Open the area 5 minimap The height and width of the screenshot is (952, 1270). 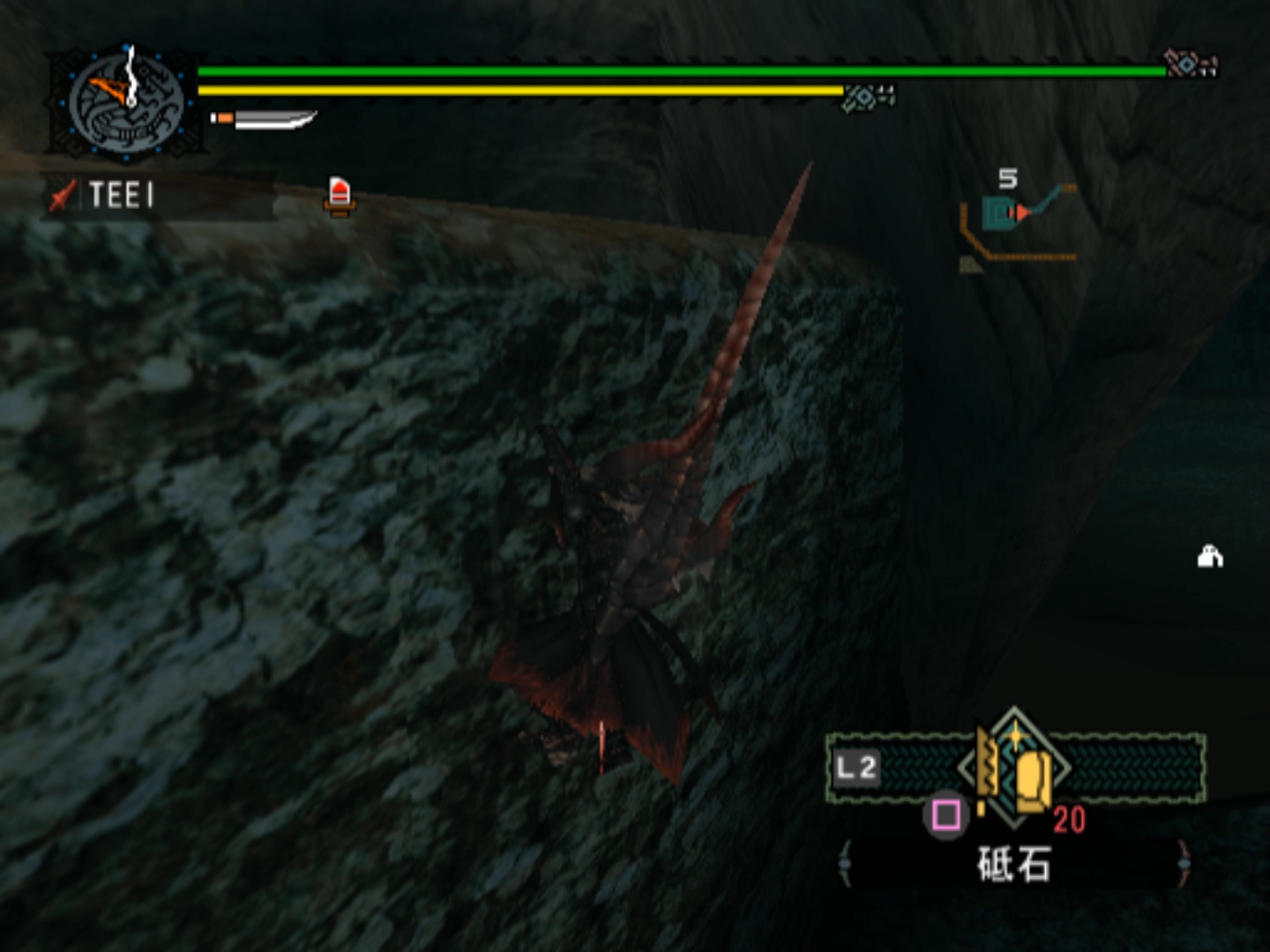[1019, 220]
